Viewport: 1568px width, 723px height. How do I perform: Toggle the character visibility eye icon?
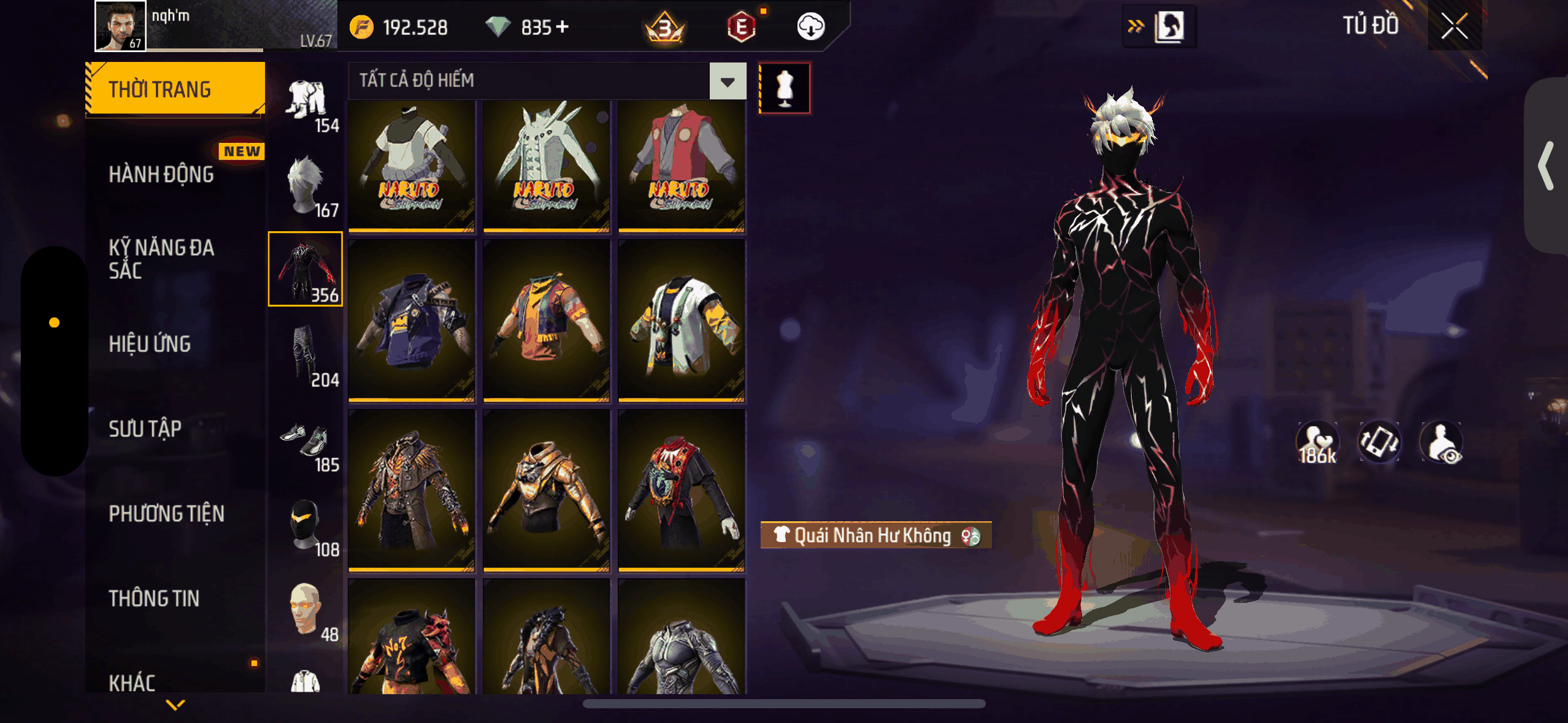tap(1443, 443)
